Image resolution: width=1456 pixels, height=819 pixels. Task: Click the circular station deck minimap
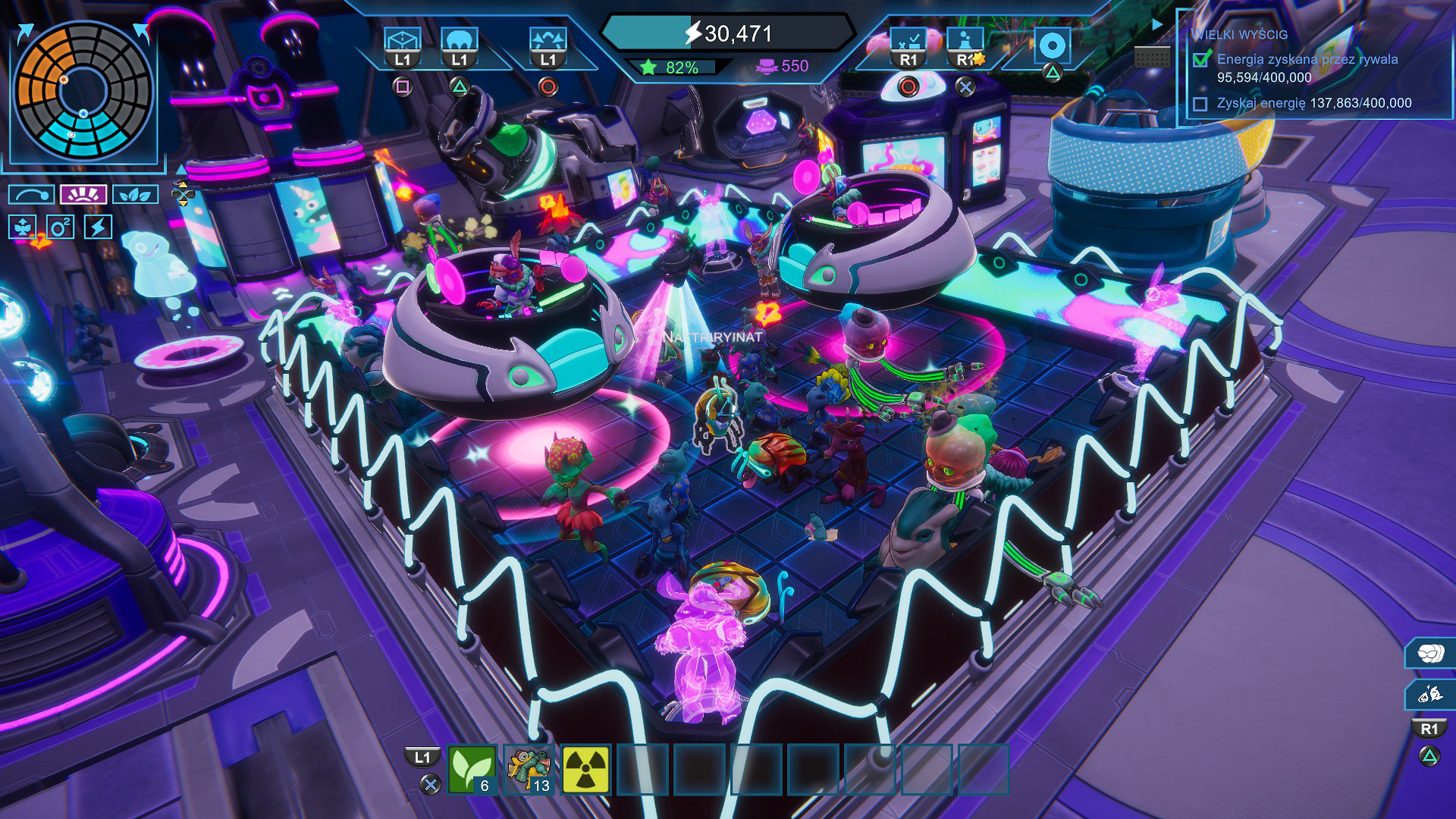pyautogui.click(x=83, y=91)
